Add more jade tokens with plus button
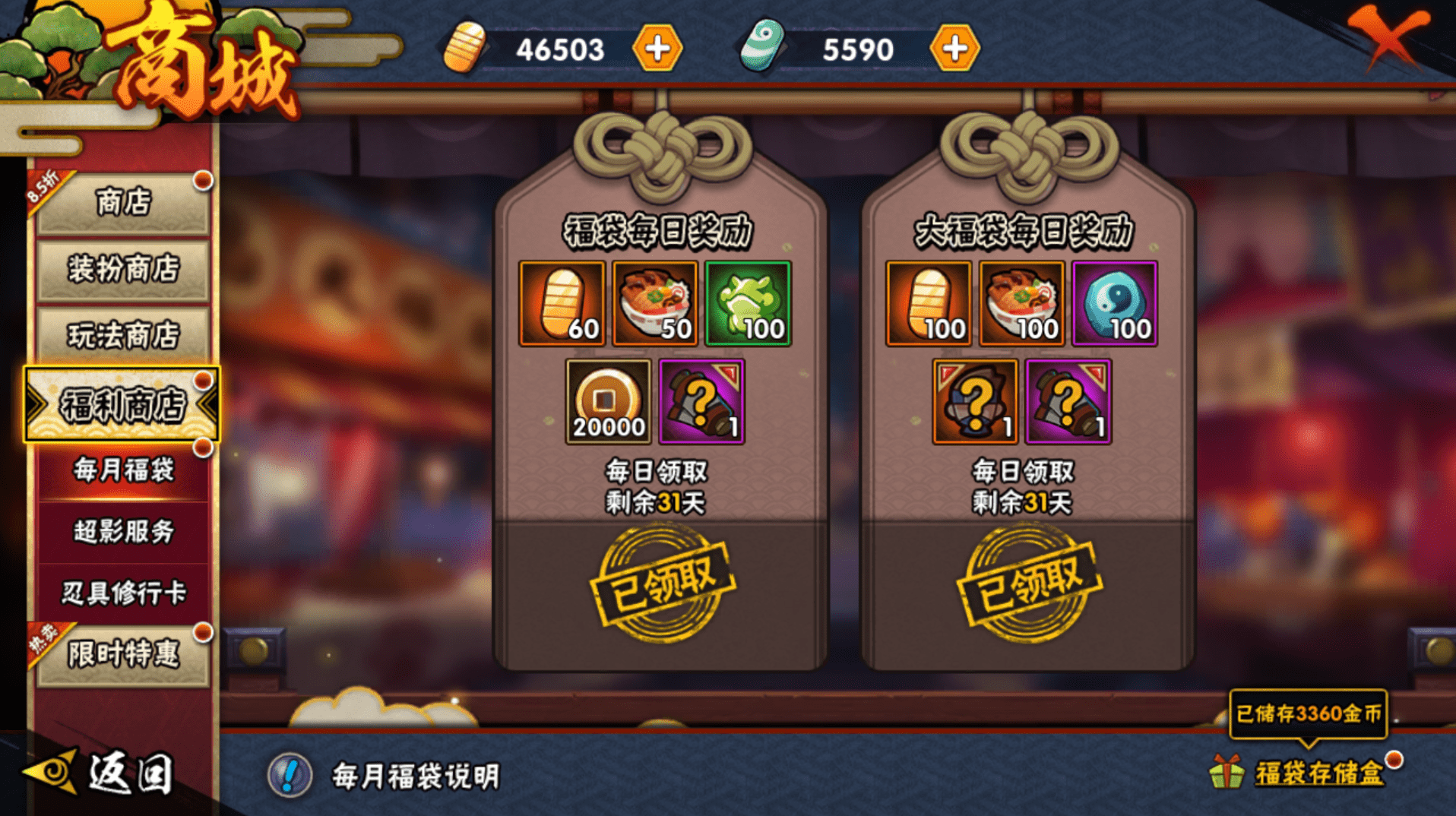 click(x=954, y=49)
